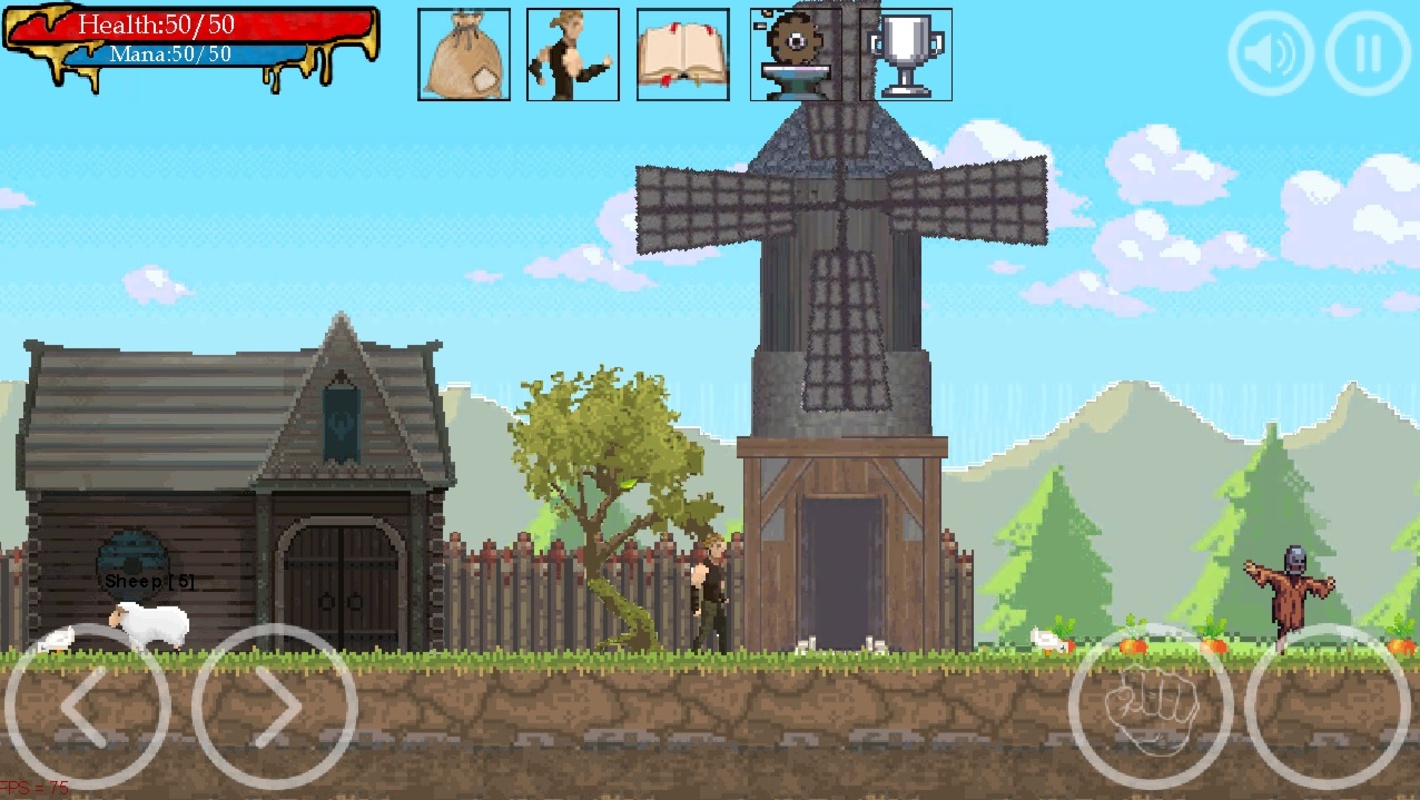Show the trophy achievements screen
1420x800 pixels.
point(906,55)
